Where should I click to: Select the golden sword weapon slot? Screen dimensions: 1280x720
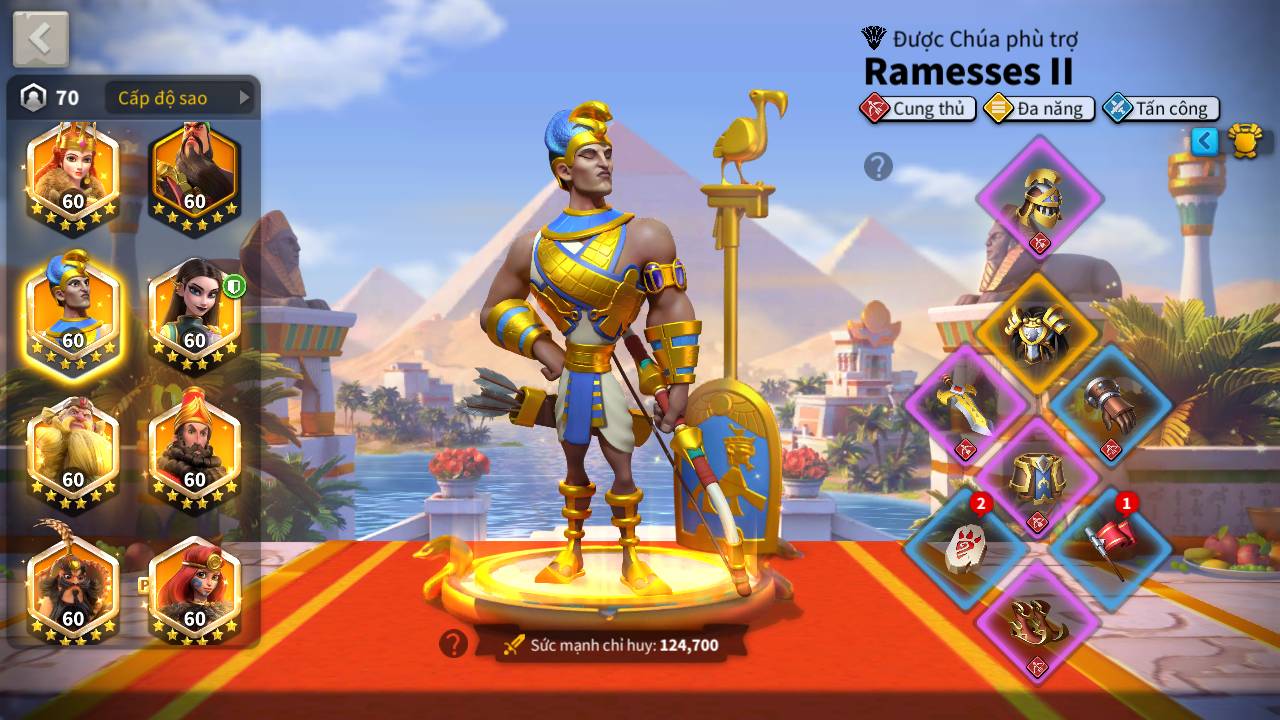pos(965,406)
